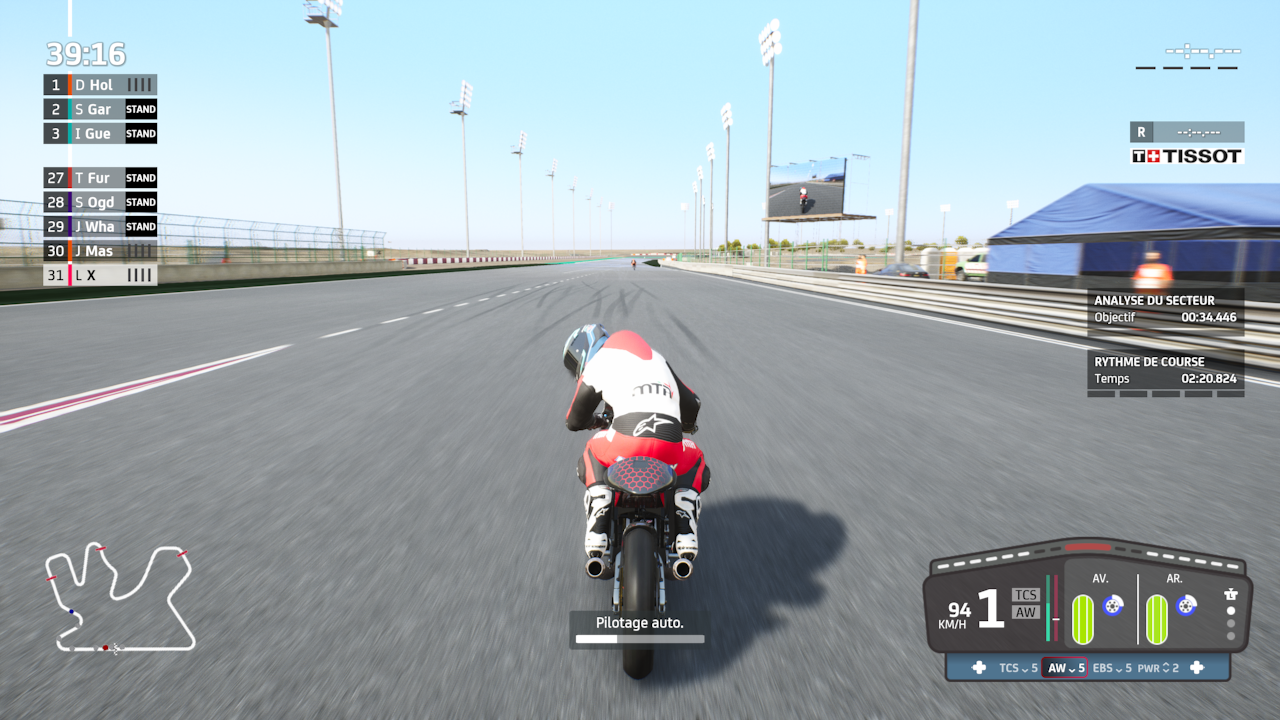Click the track minimap
The height and width of the screenshot is (720, 1280).
point(120,598)
